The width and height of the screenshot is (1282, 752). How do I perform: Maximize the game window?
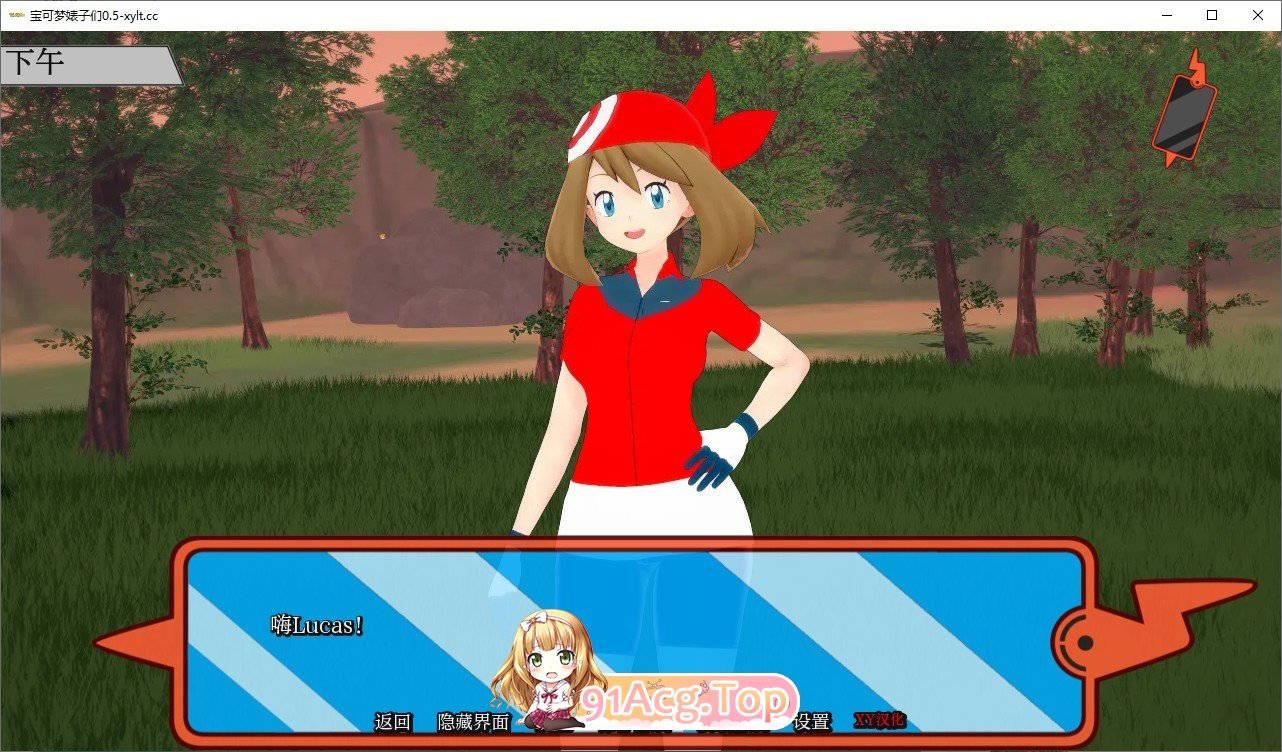tap(1211, 15)
